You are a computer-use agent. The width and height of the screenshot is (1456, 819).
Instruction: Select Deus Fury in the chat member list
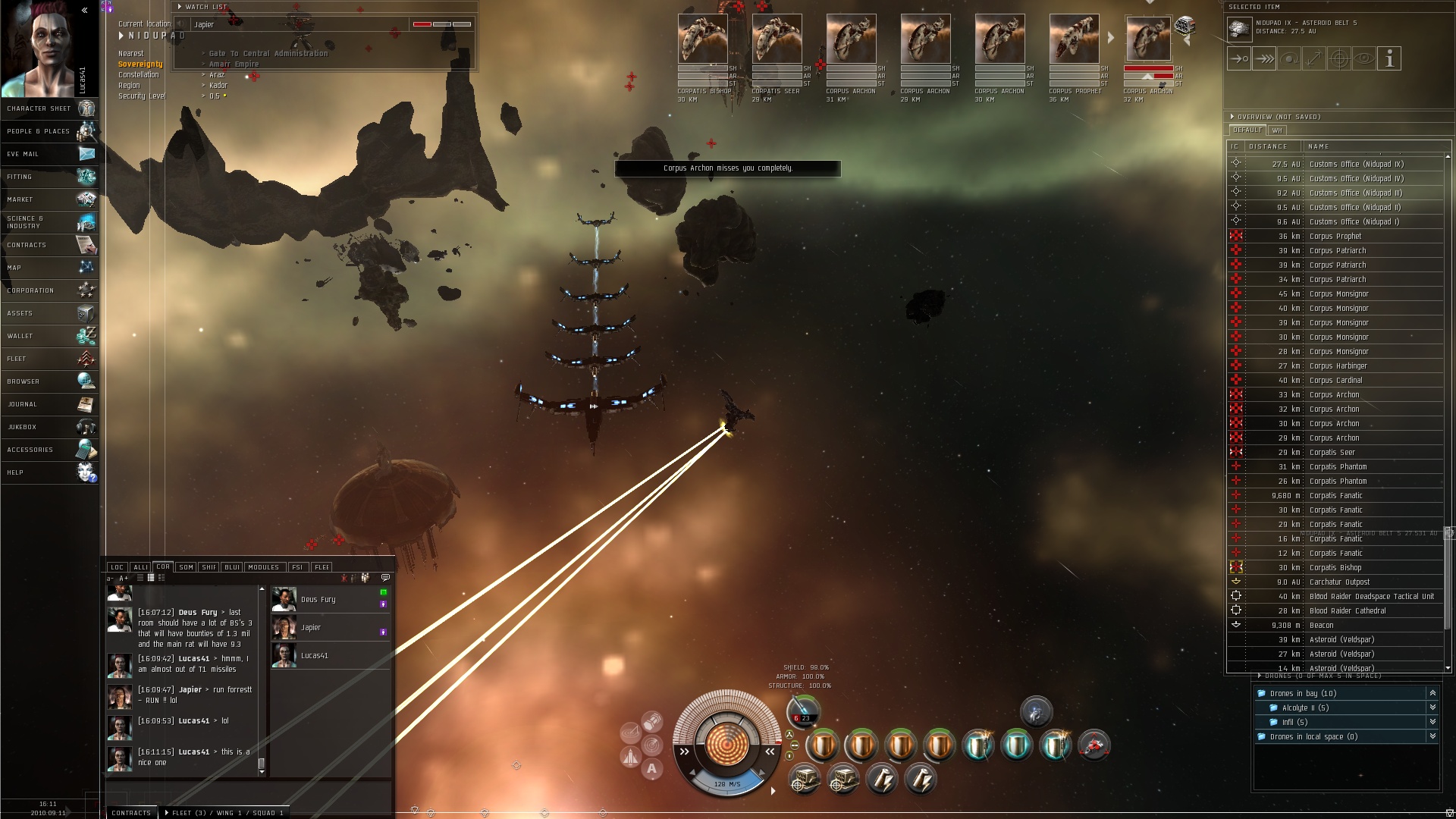tap(318, 600)
